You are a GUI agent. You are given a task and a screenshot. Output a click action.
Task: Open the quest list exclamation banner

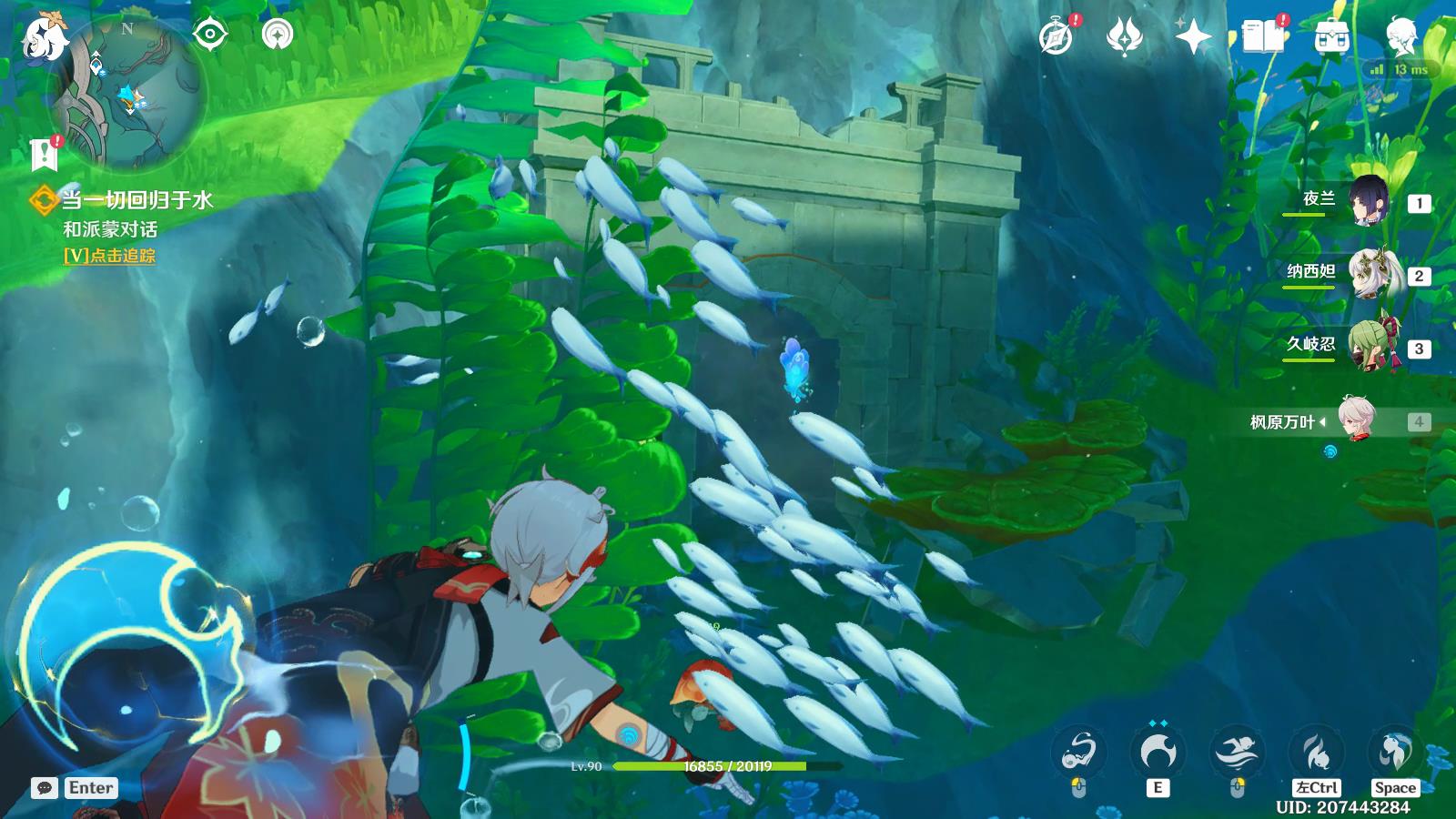pos(44,155)
